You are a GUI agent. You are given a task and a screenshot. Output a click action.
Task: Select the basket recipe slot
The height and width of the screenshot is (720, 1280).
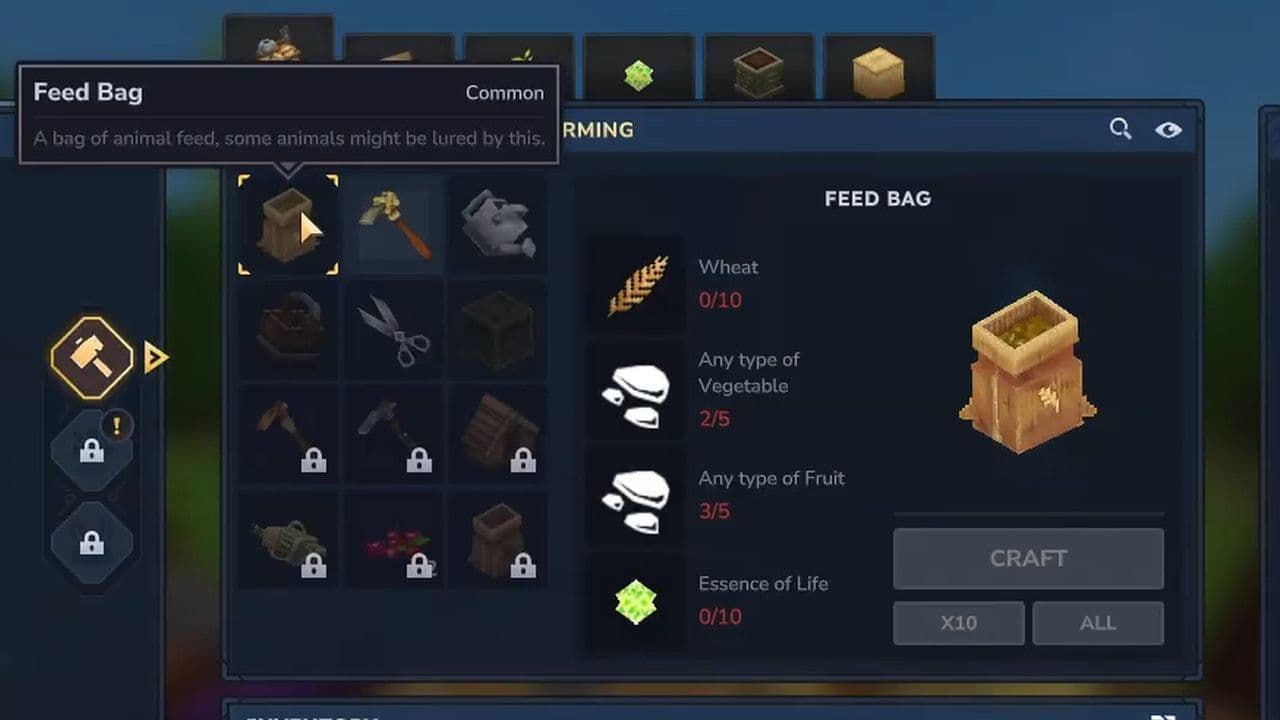[x=288, y=330]
